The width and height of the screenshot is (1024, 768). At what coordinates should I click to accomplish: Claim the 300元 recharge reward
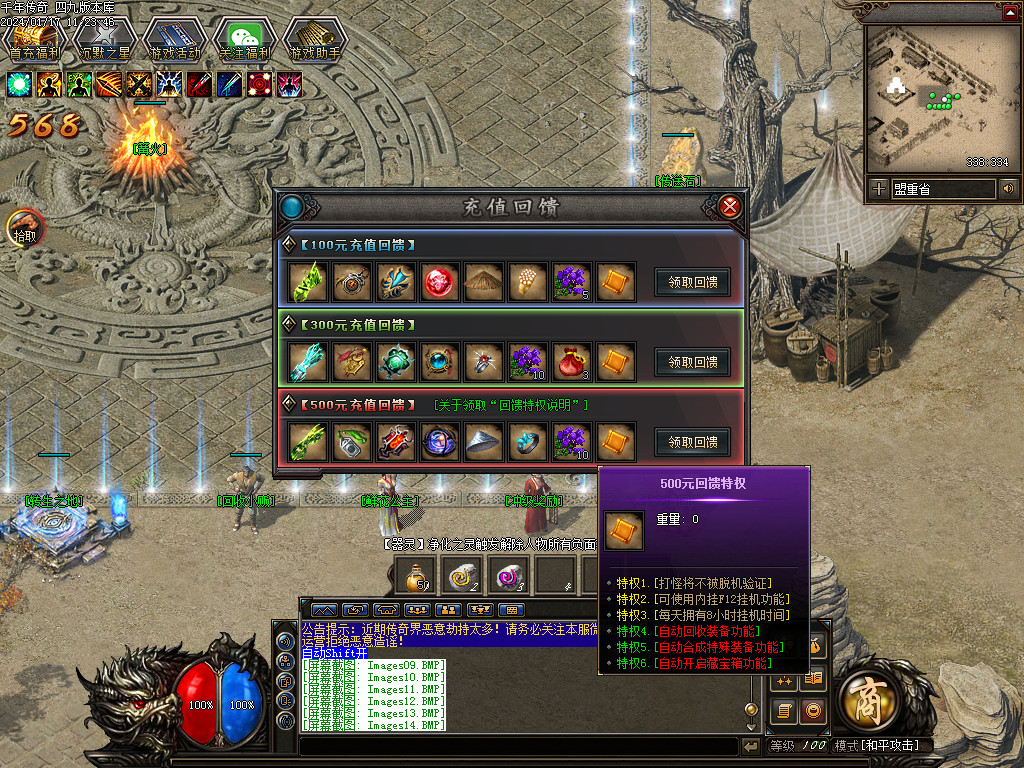pyautogui.click(x=692, y=362)
